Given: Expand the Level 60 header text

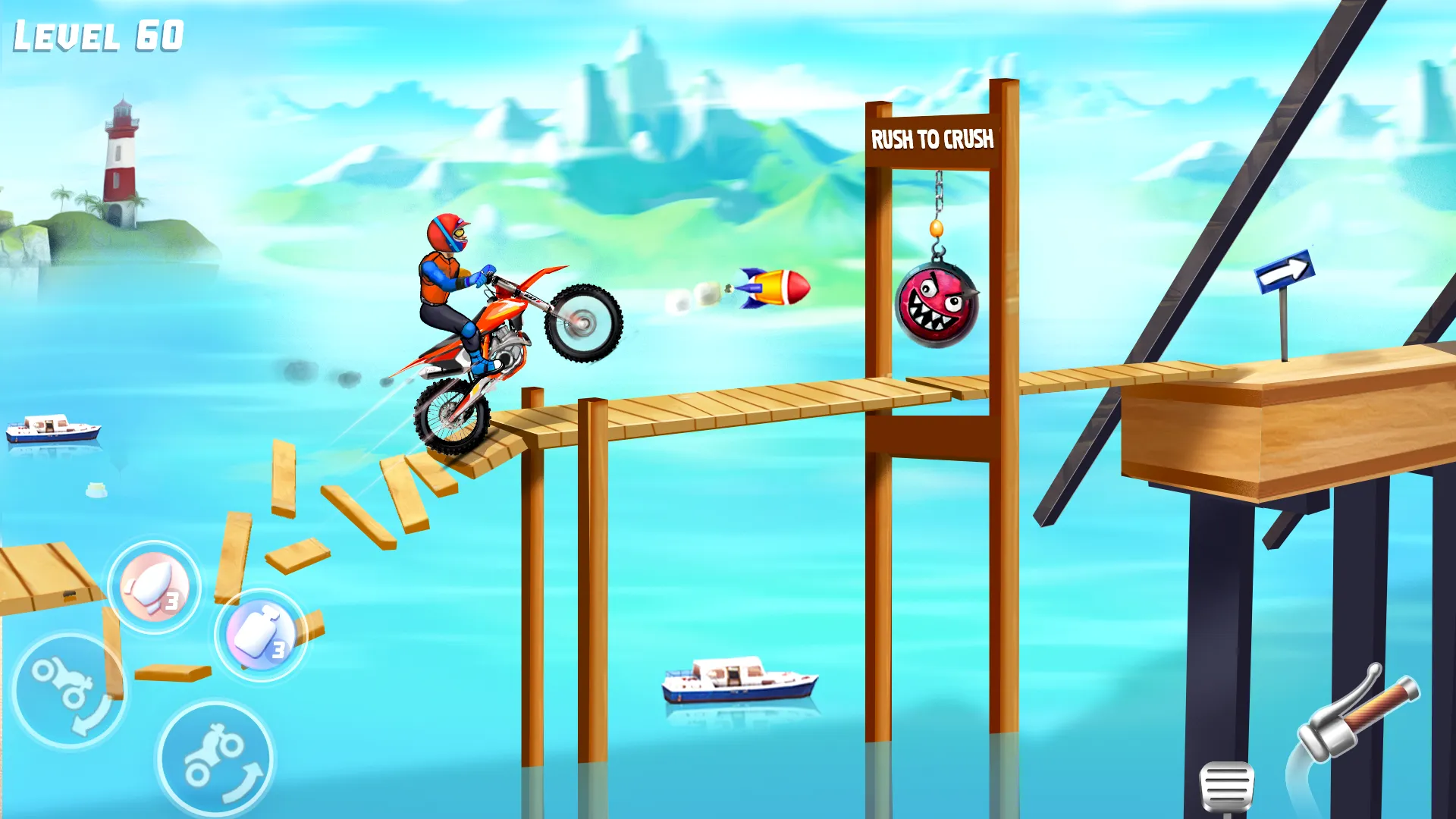Looking at the screenshot, I should [96, 33].
